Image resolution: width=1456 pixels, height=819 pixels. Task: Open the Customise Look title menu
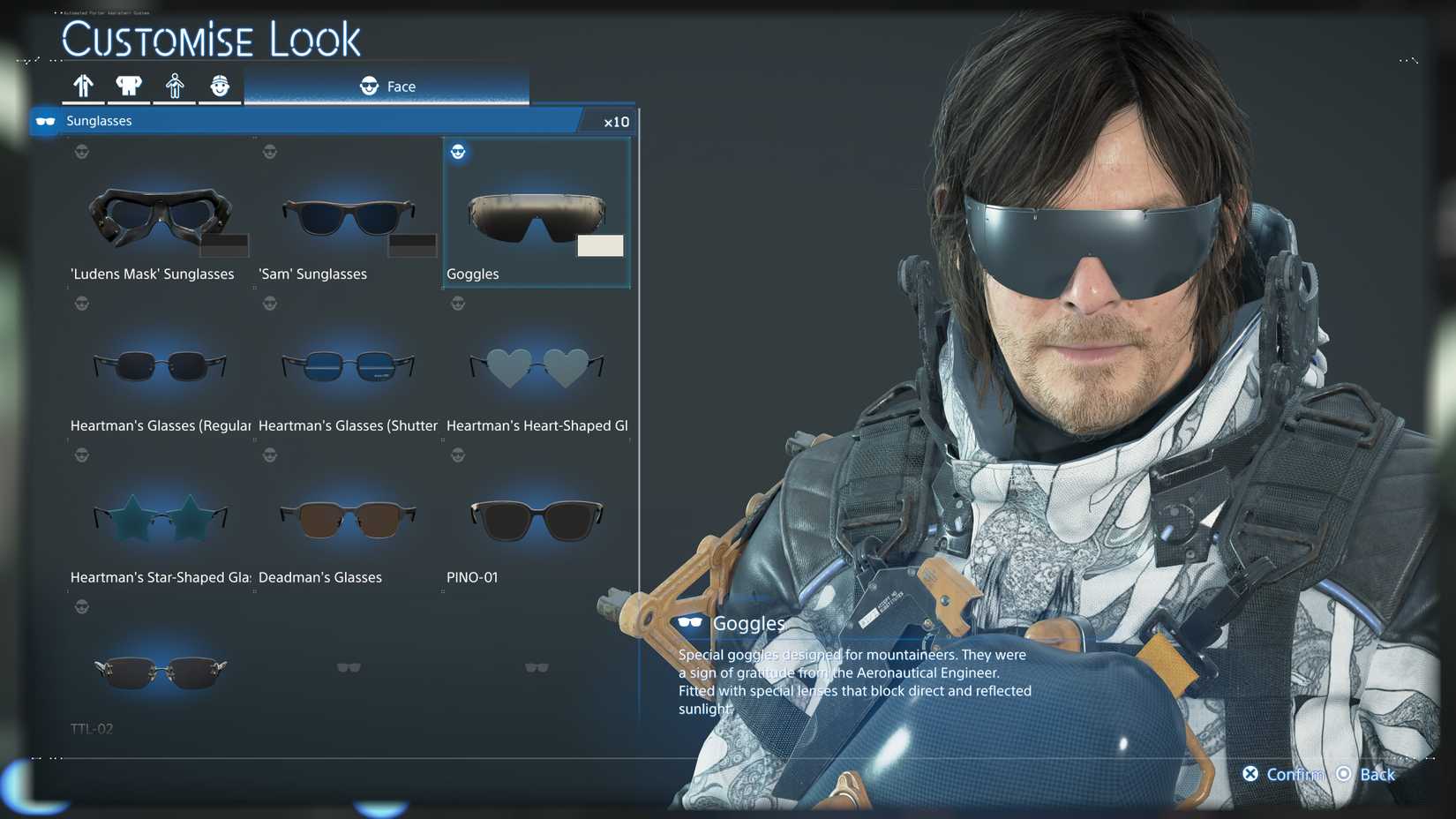(x=212, y=39)
